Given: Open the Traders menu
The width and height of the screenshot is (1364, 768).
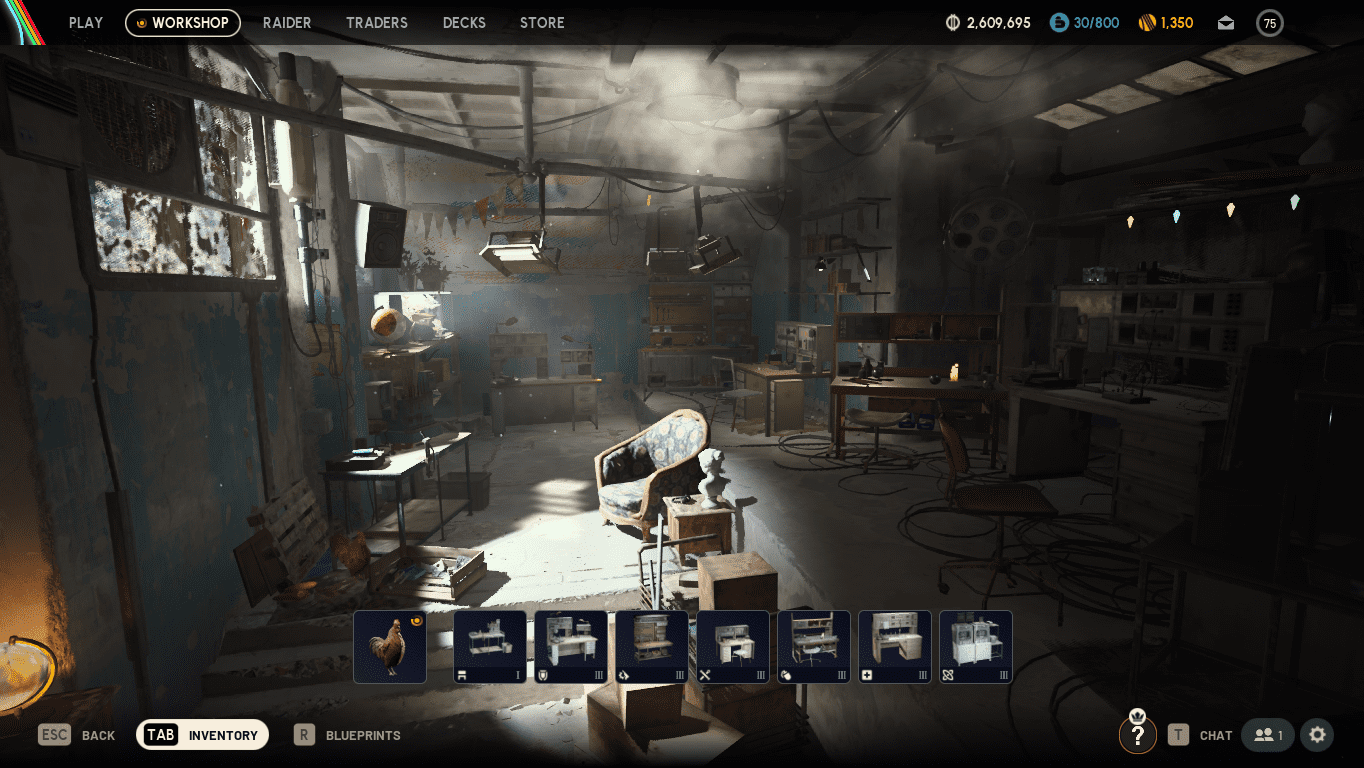Looking at the screenshot, I should [x=377, y=22].
